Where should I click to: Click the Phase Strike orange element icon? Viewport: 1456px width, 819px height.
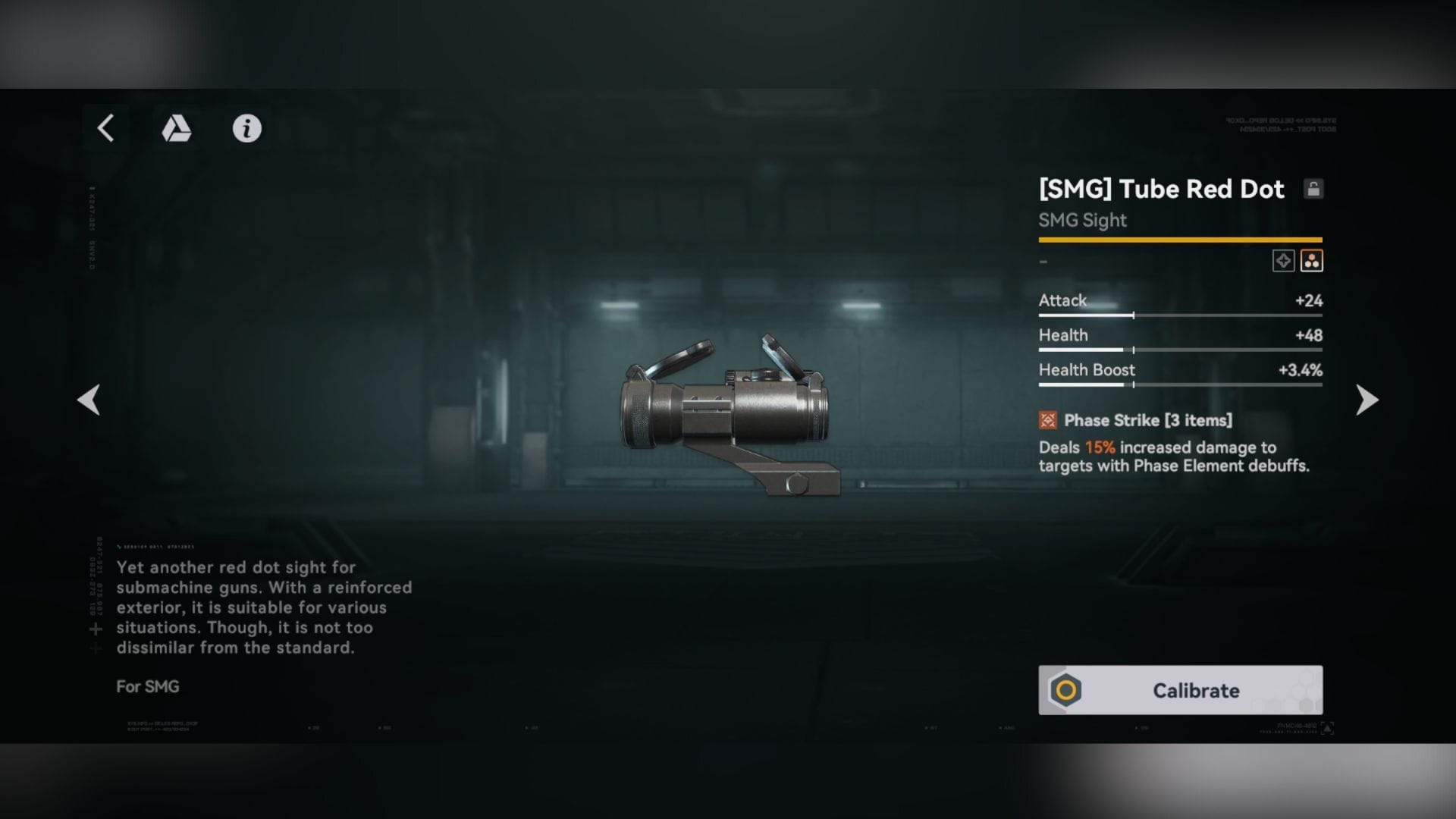[x=1049, y=419]
